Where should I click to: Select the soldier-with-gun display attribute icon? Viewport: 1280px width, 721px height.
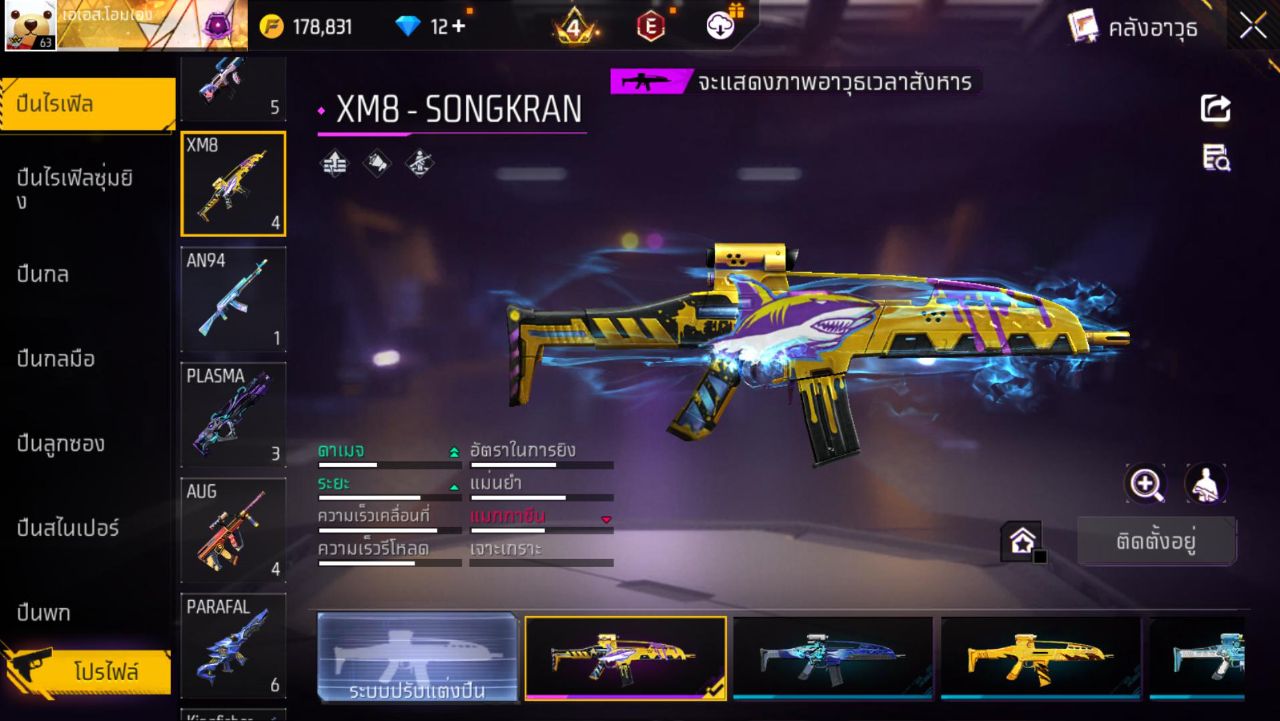(x=419, y=163)
